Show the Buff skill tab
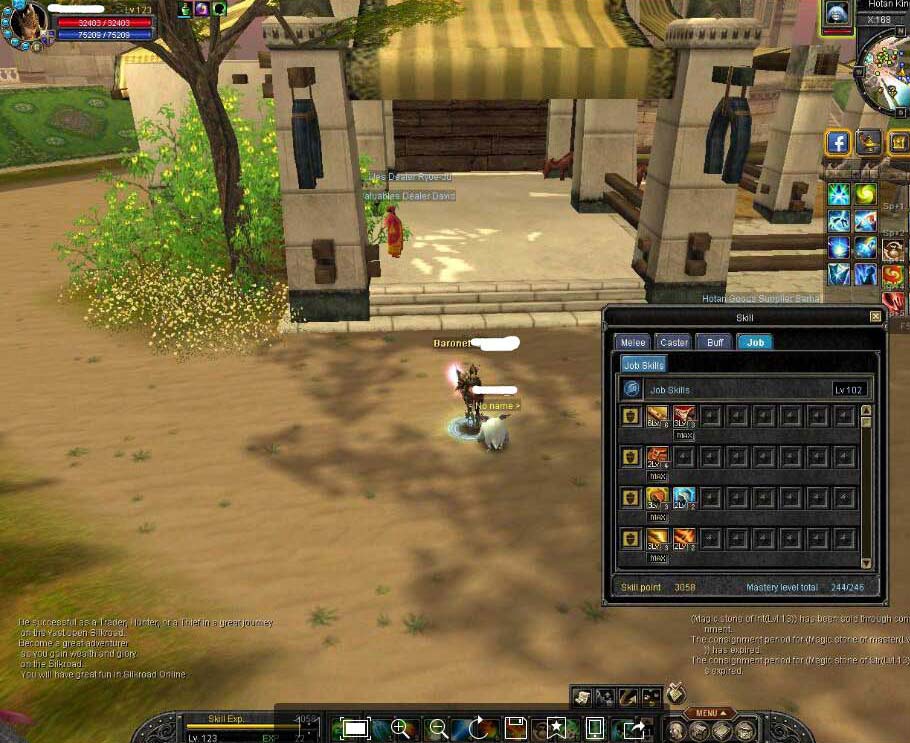 (x=714, y=342)
